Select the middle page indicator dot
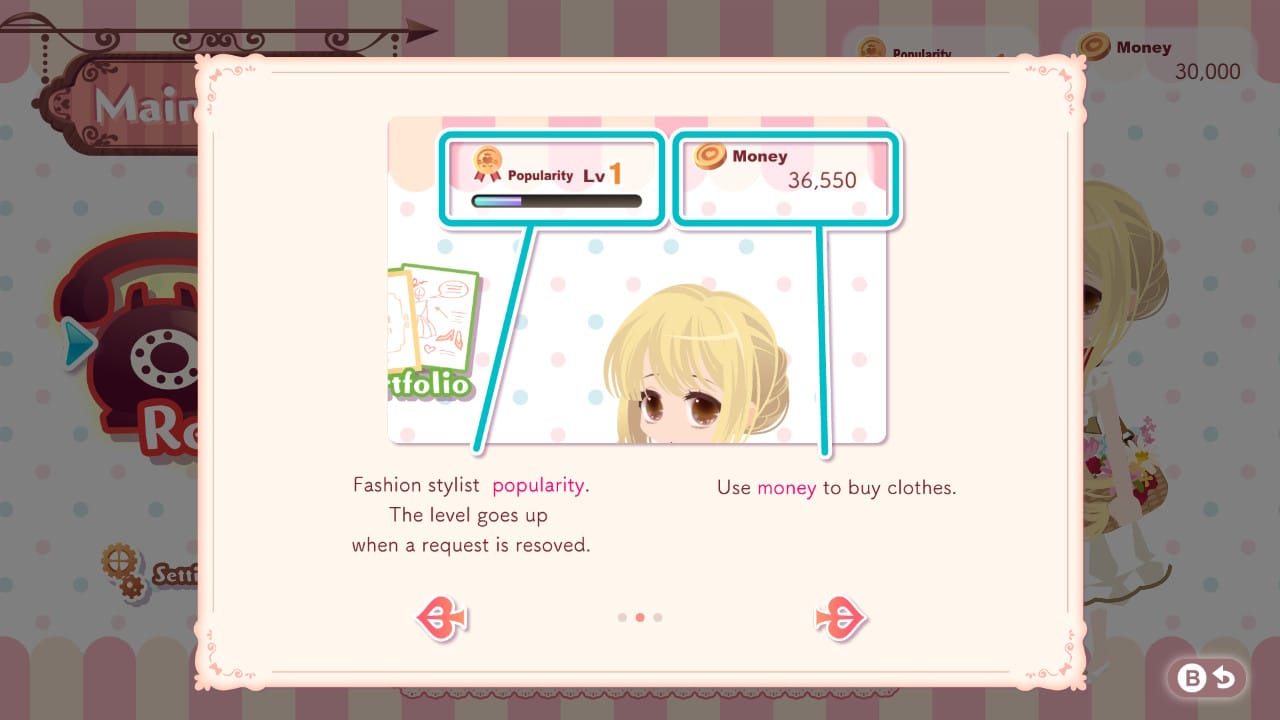Image resolution: width=1280 pixels, height=720 pixels. (x=640, y=617)
